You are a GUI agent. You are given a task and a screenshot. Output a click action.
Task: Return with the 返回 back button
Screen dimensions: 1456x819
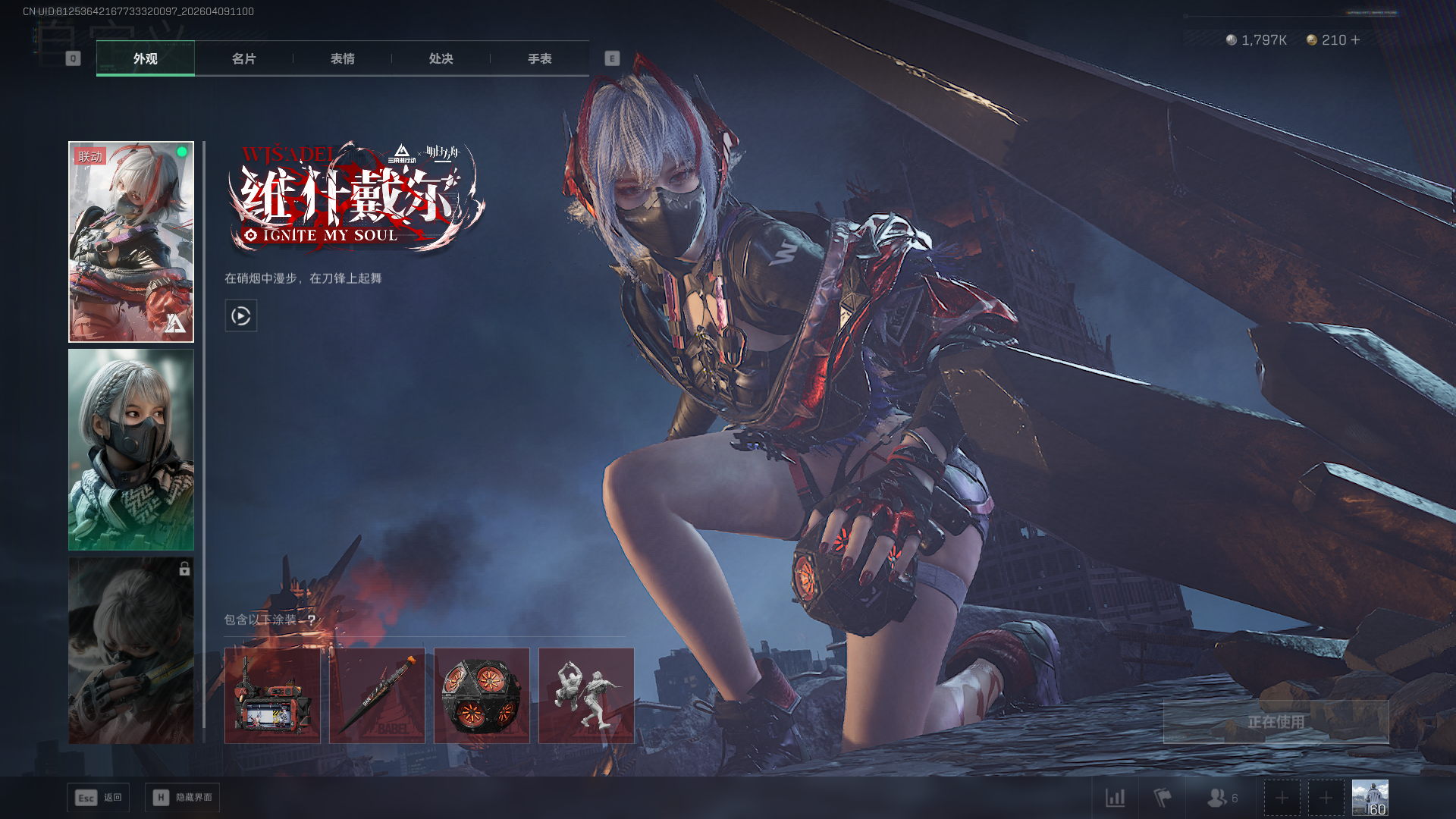tap(99, 798)
